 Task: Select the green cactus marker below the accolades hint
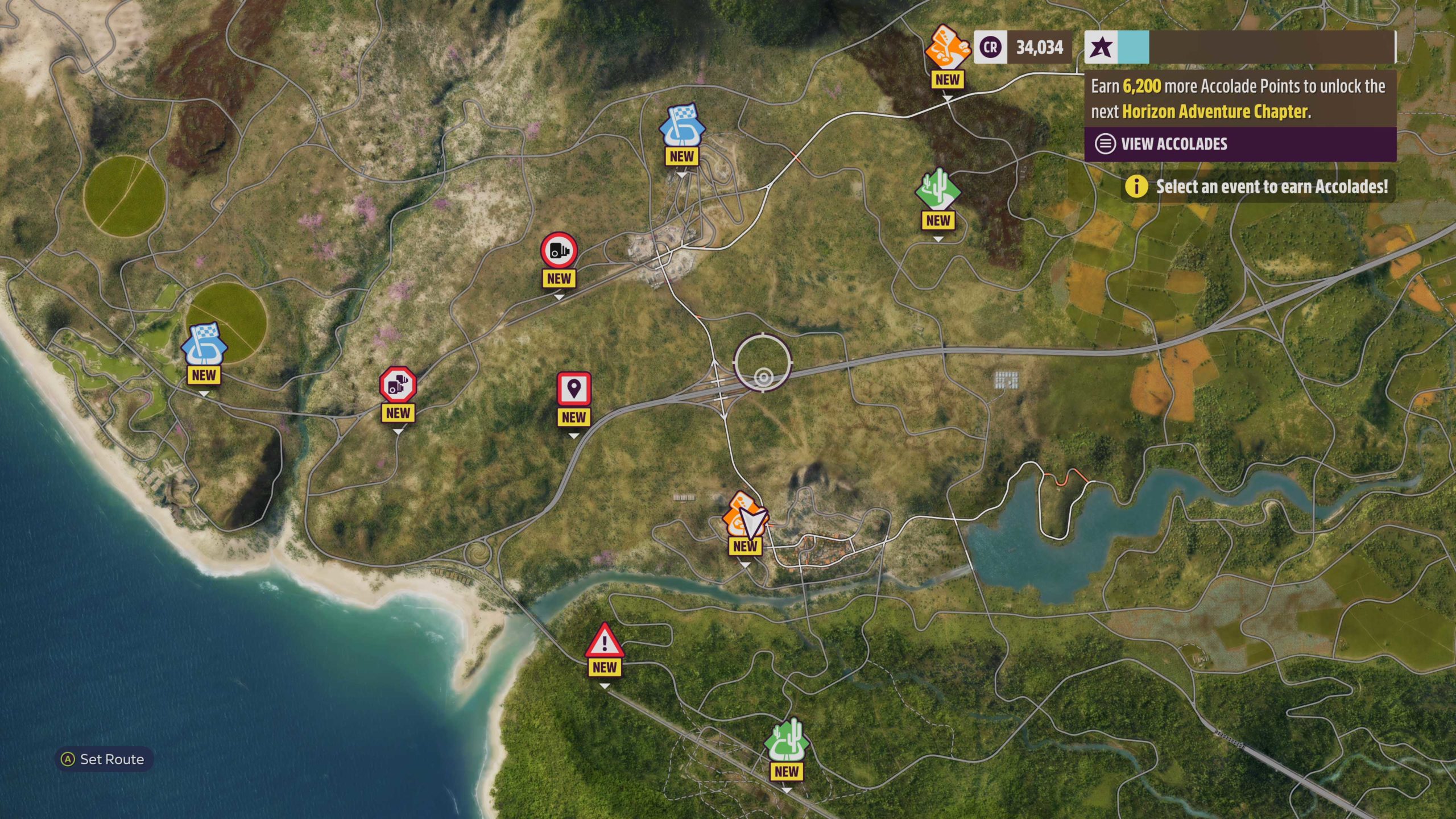[937, 191]
